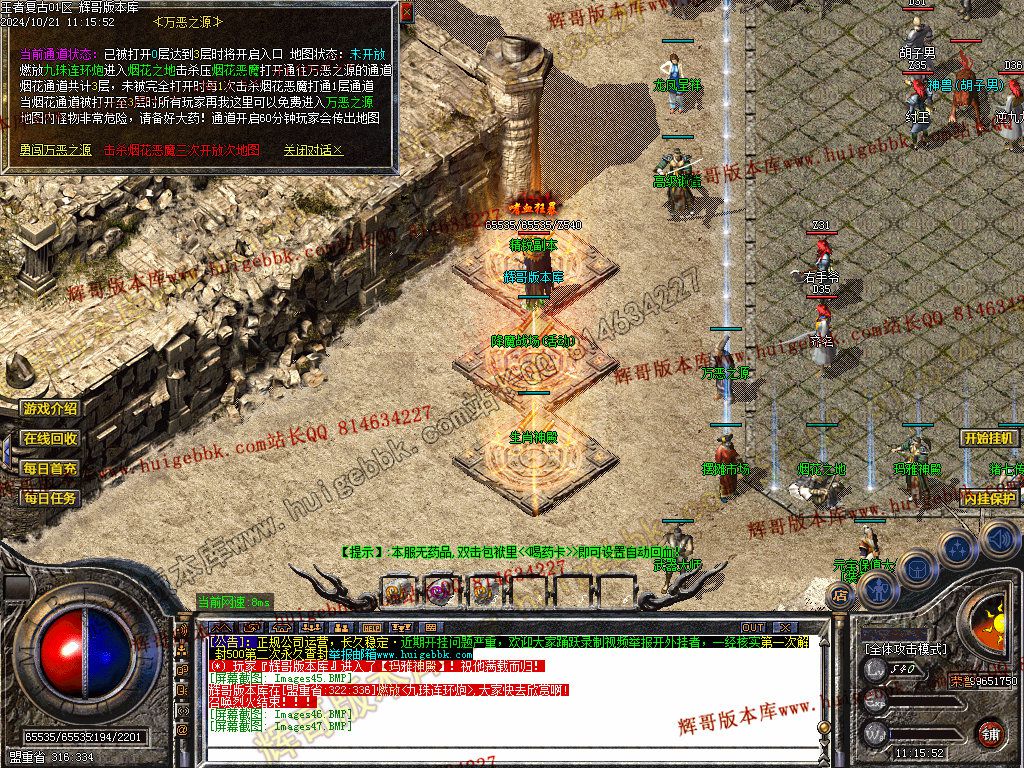The width and height of the screenshot is (1024, 768).
Task: Toggle game sound with the speaker icon
Action: (999, 540)
